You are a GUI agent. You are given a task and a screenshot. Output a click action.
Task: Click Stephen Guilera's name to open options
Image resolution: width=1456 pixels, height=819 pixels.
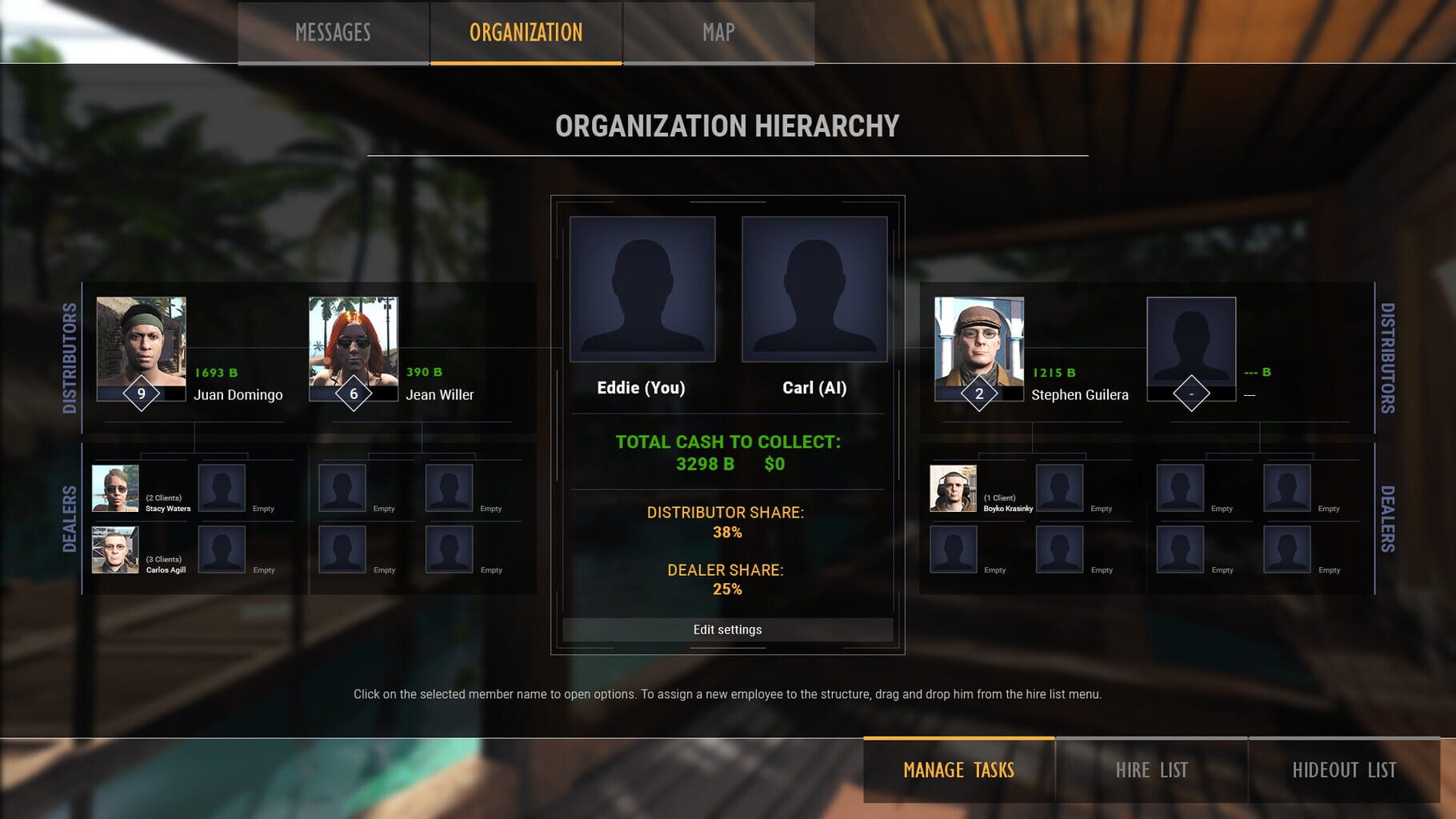tap(1081, 394)
